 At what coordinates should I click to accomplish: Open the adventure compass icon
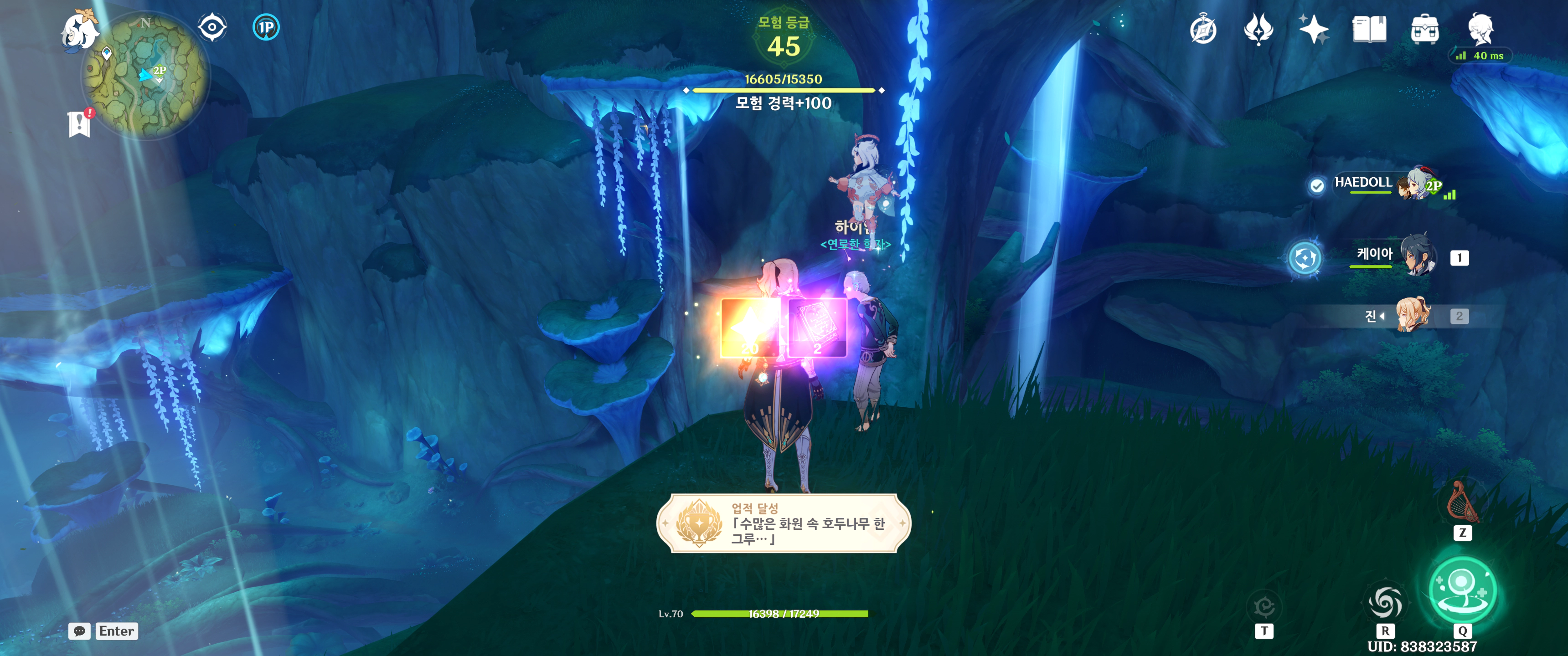click(x=1203, y=30)
